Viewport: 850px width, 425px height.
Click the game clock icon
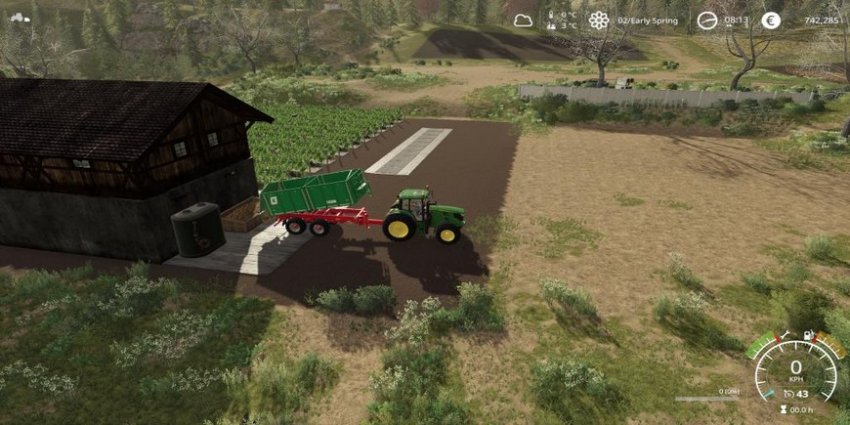(x=706, y=20)
